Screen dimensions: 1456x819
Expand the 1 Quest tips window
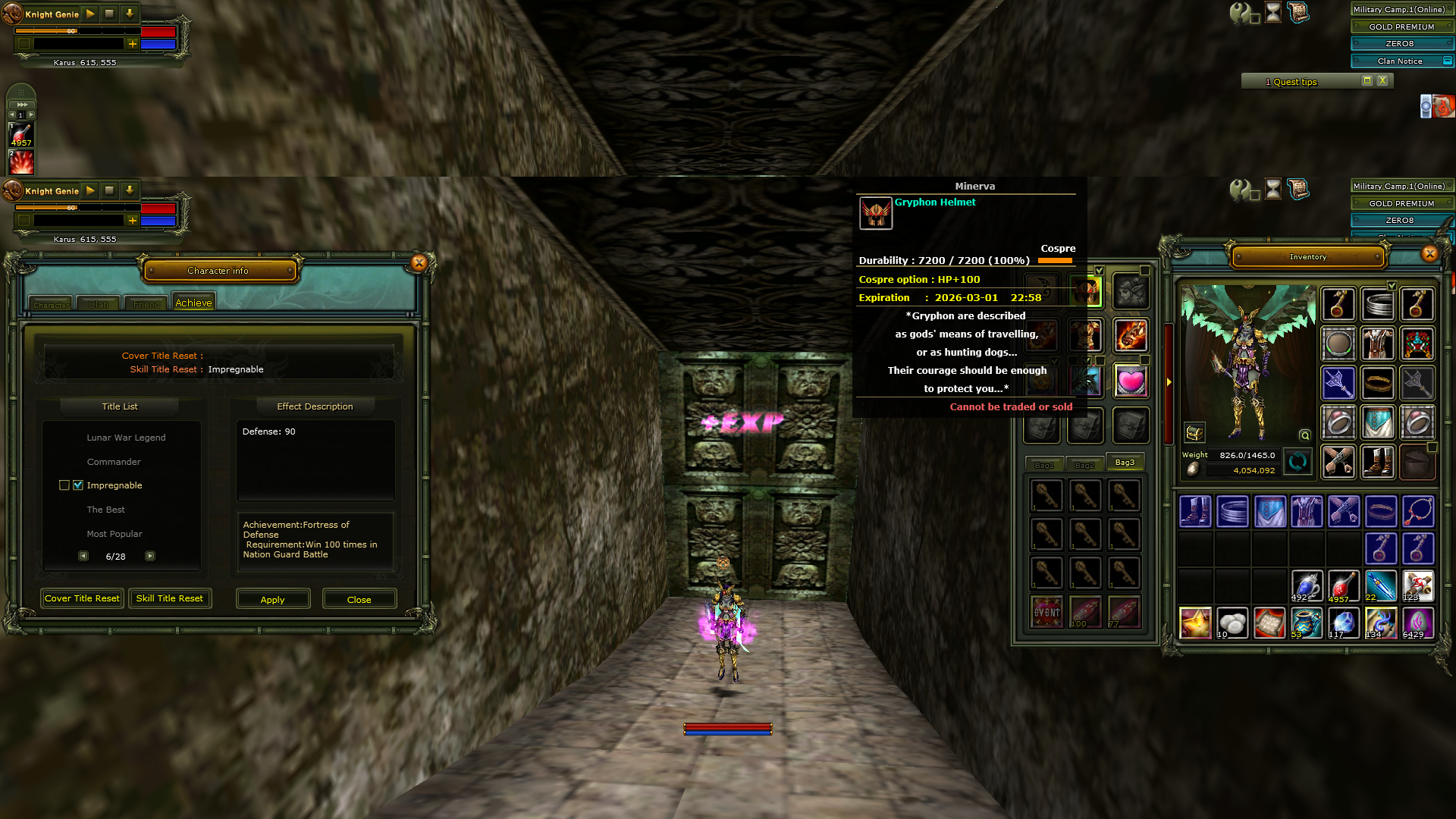click(1367, 80)
